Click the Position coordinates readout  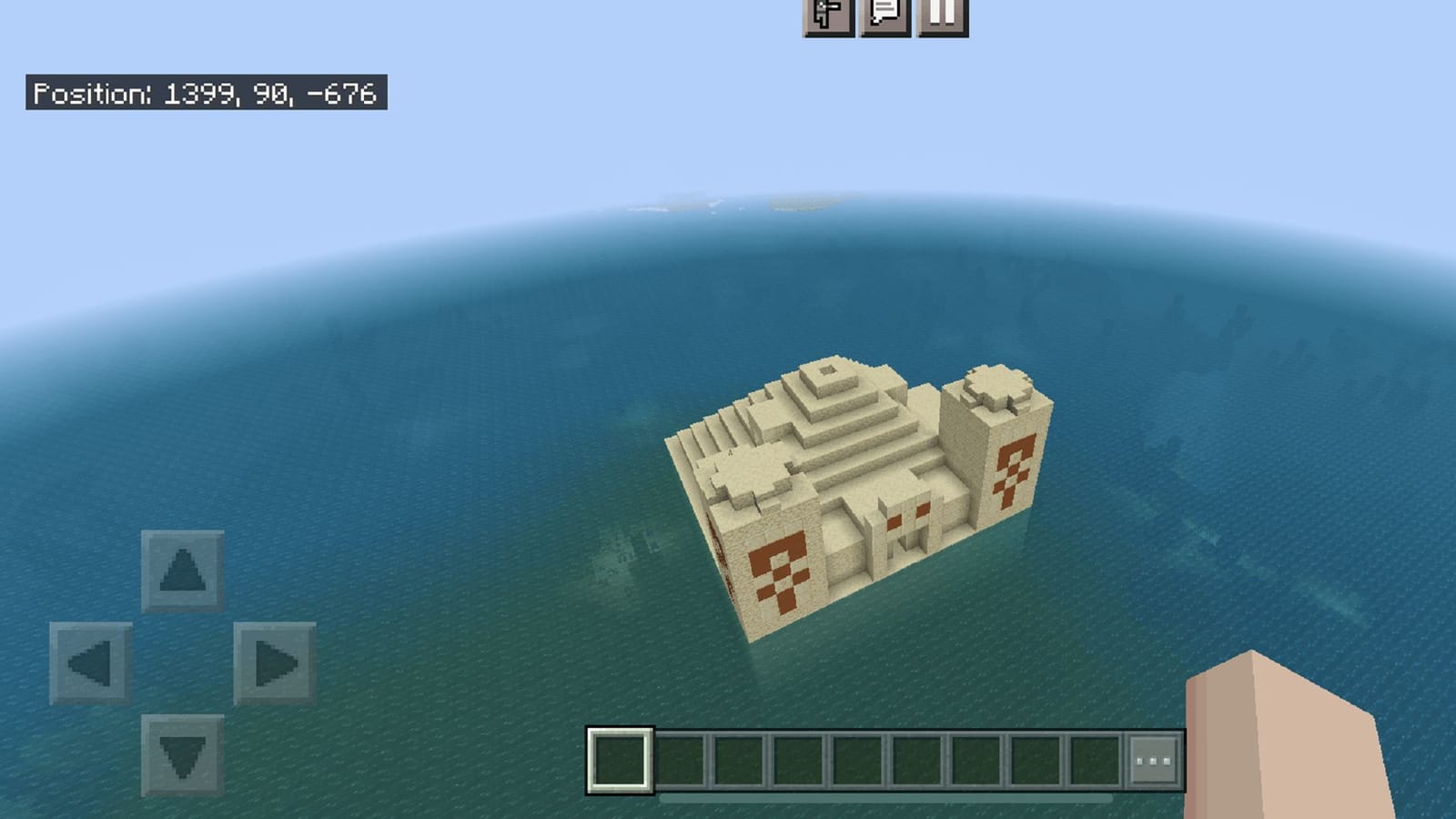(x=205, y=92)
